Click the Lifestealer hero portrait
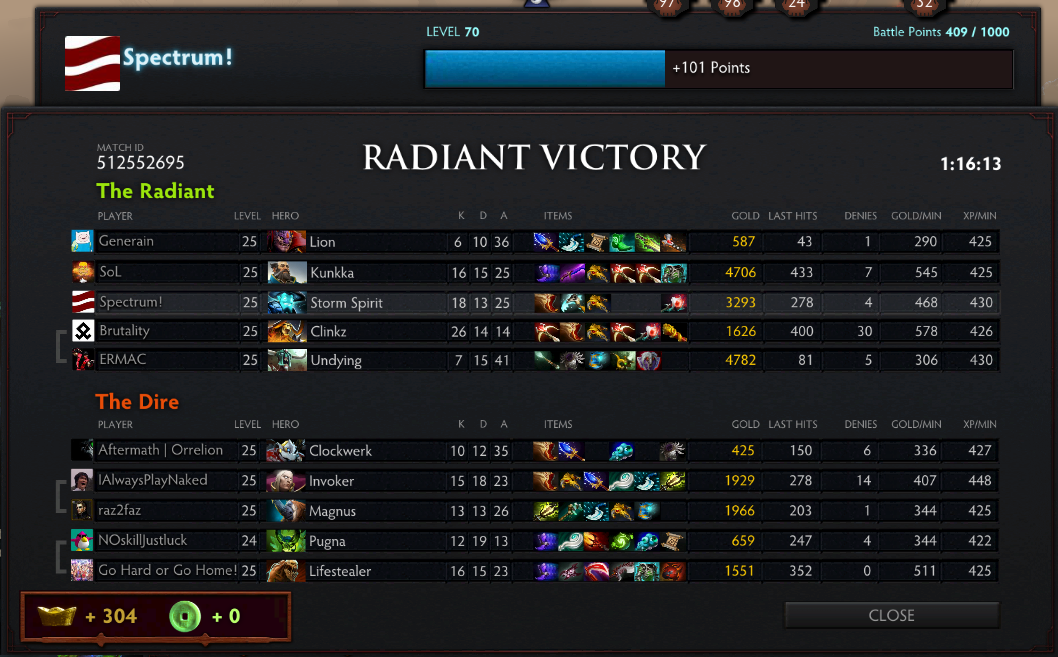 (286, 571)
